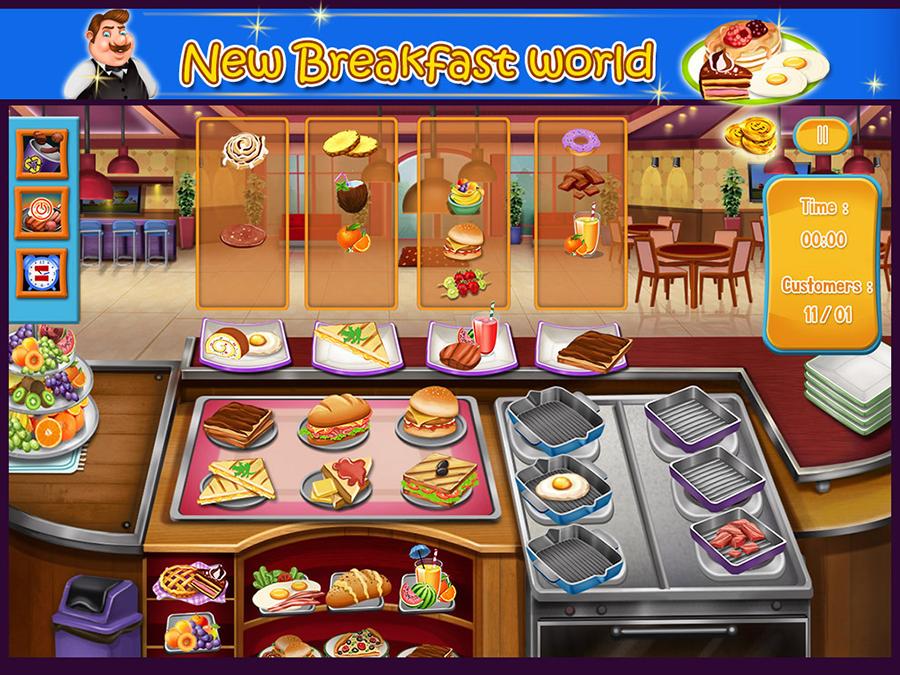Screen dimensions: 900x675
Task: Pause the game with the pause button
Action: tap(822, 136)
